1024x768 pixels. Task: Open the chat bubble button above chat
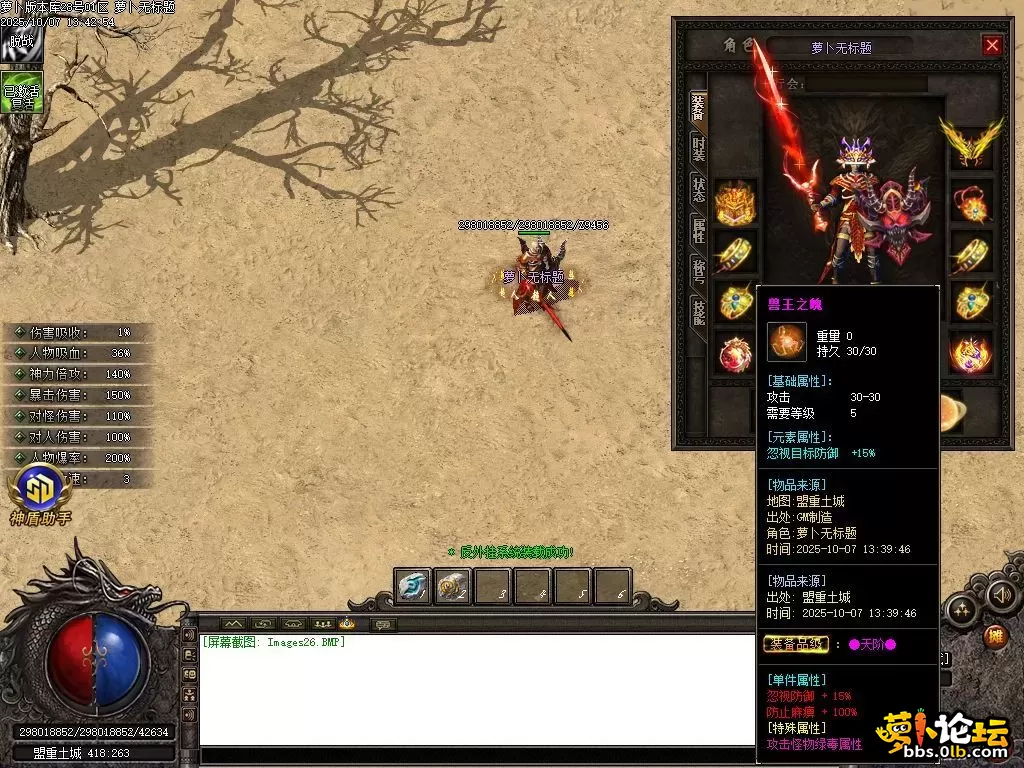pos(382,625)
